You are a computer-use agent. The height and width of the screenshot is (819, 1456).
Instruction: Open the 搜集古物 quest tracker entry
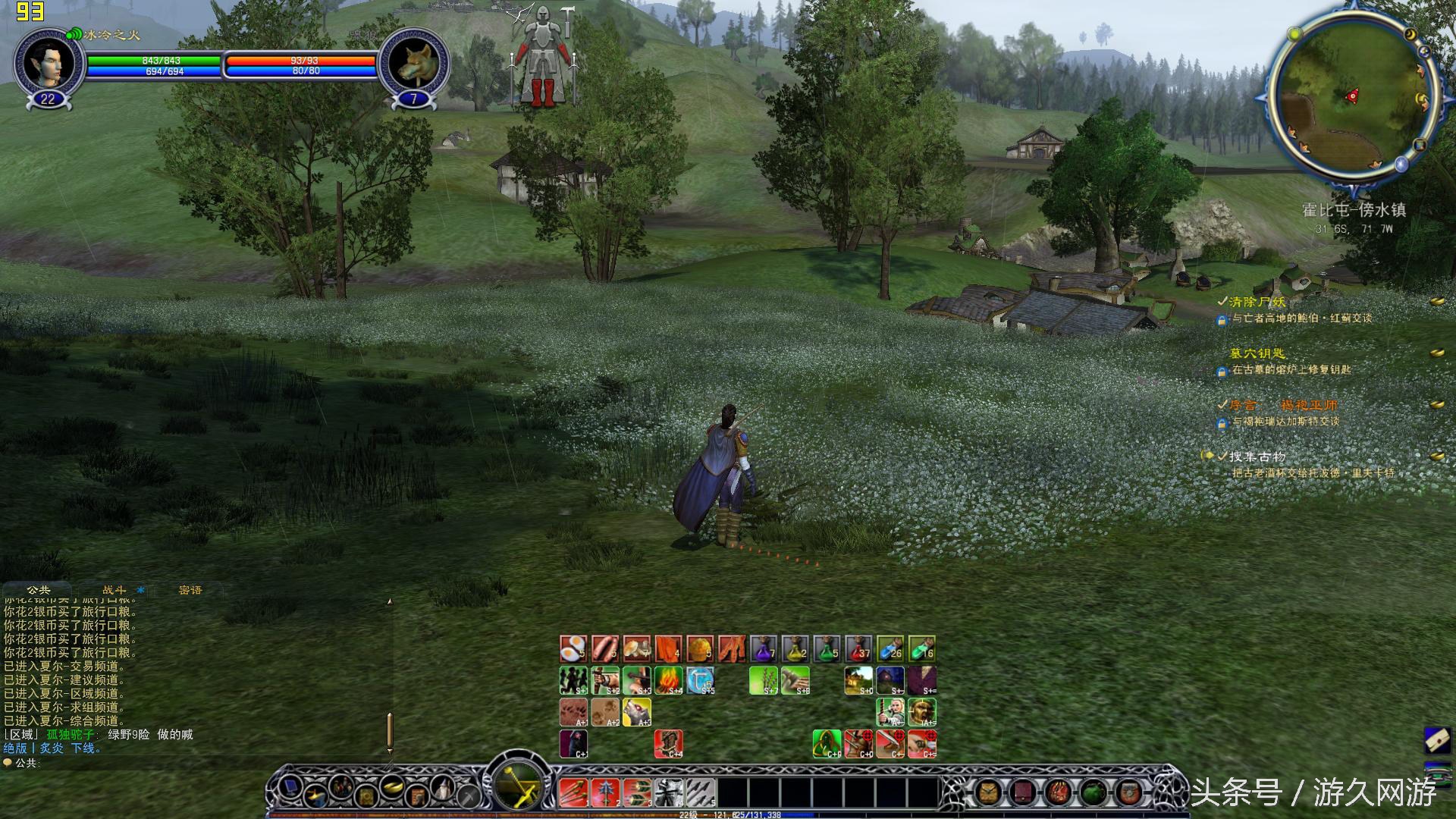(x=1257, y=457)
